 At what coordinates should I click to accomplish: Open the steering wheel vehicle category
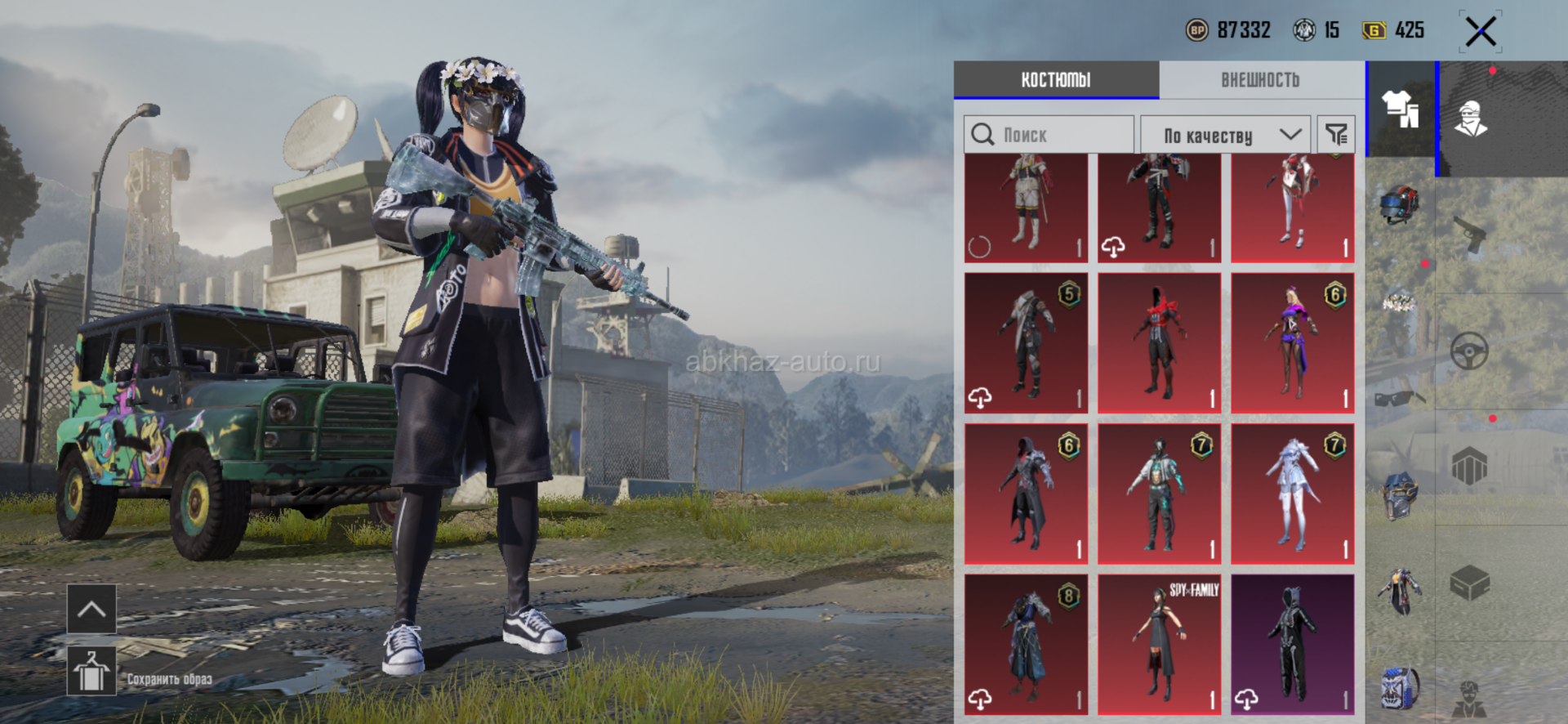(1469, 352)
